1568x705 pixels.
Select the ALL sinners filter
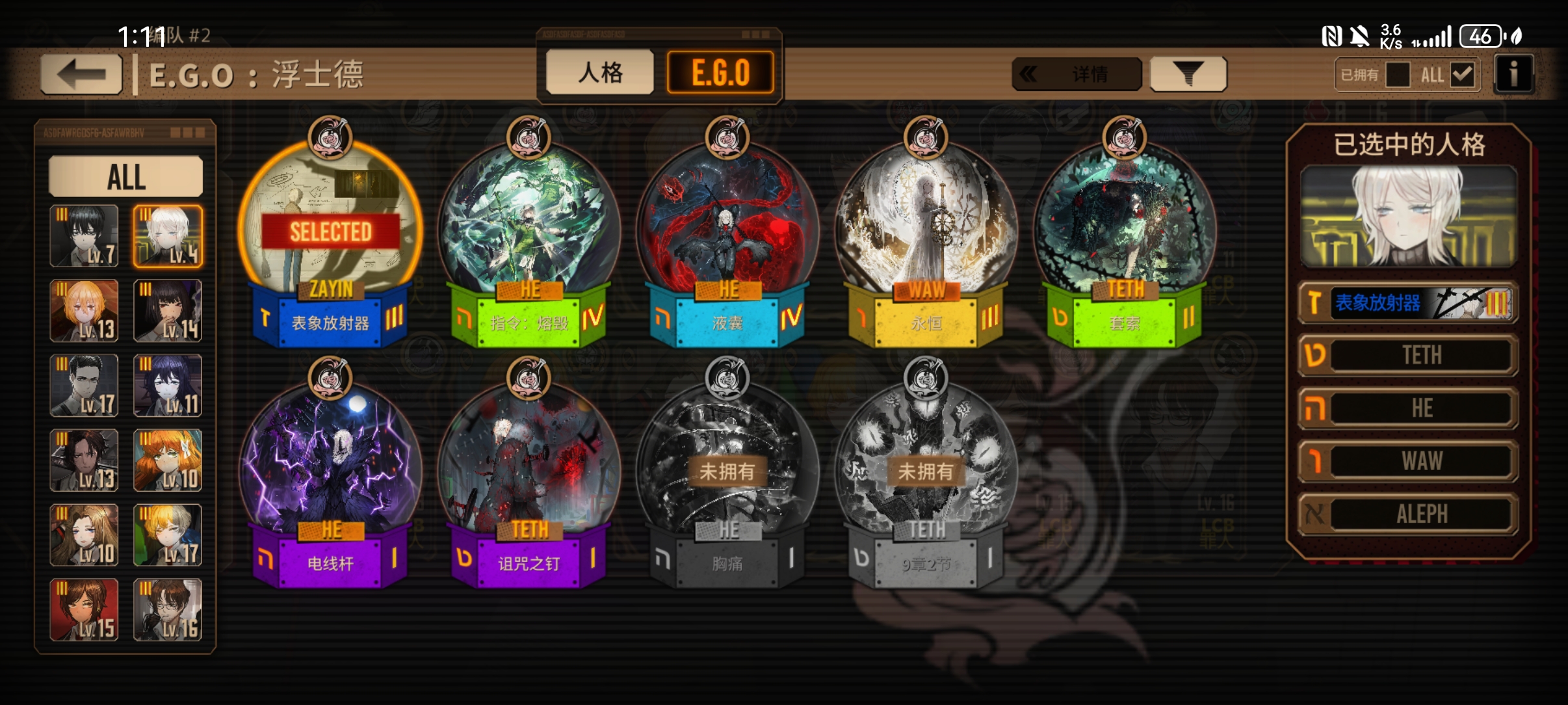pyautogui.click(x=126, y=176)
